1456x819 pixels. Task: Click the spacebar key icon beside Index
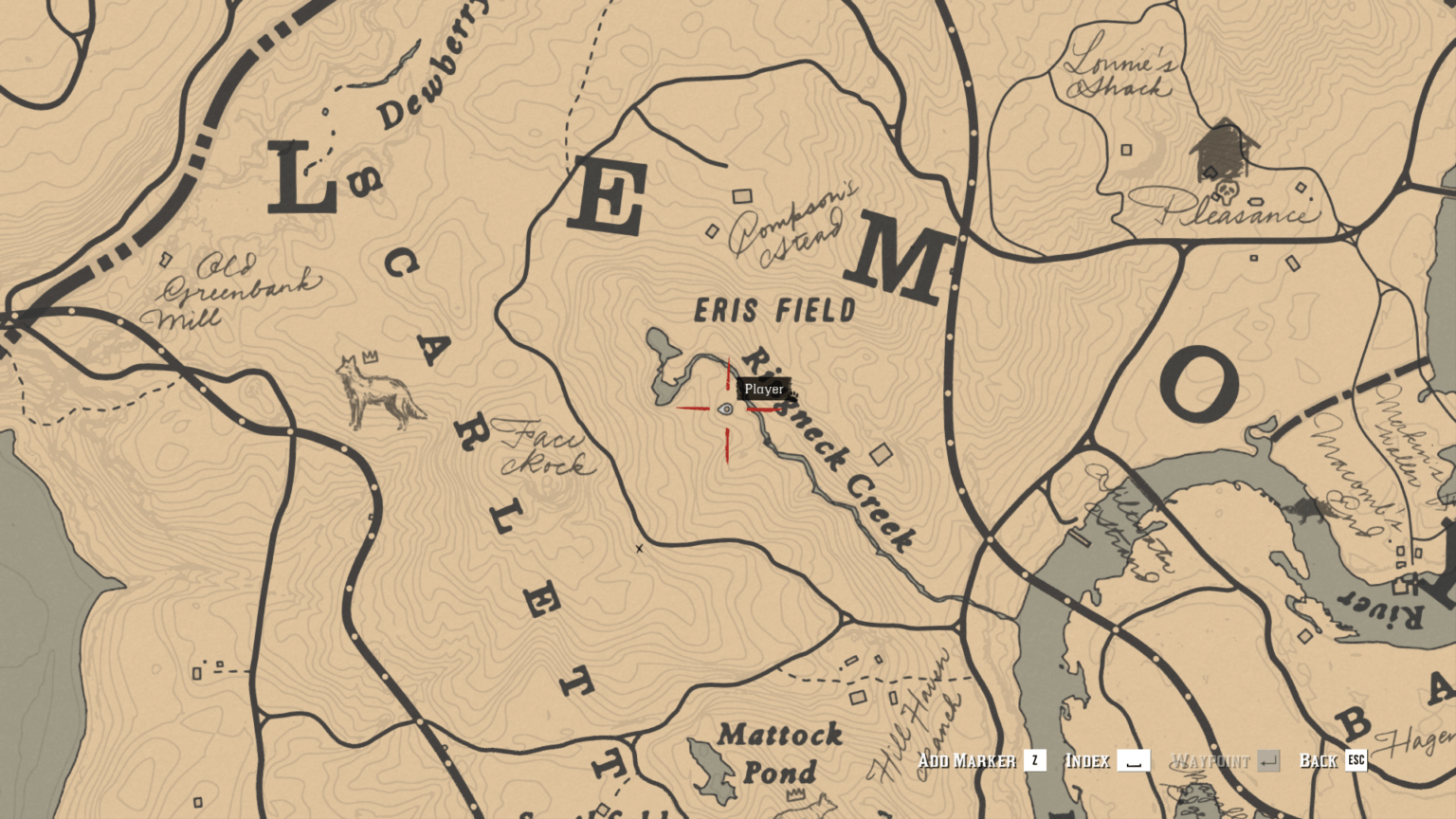coord(1134,760)
